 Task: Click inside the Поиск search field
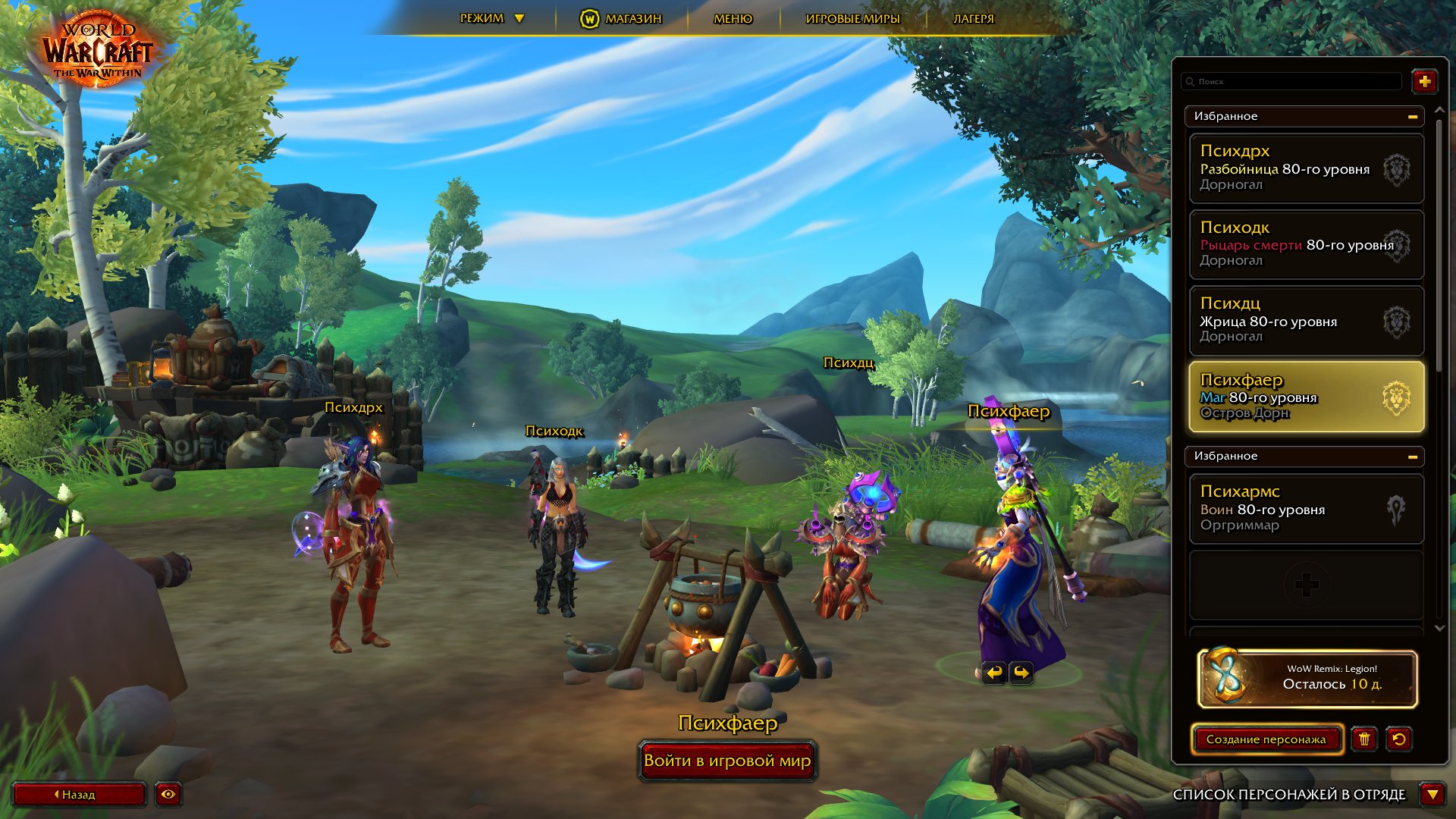click(1289, 81)
